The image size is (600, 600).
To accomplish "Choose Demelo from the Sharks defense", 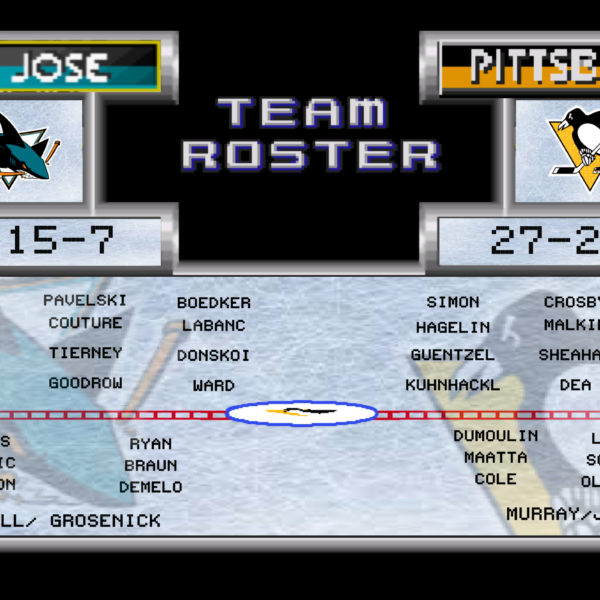I will (151, 487).
